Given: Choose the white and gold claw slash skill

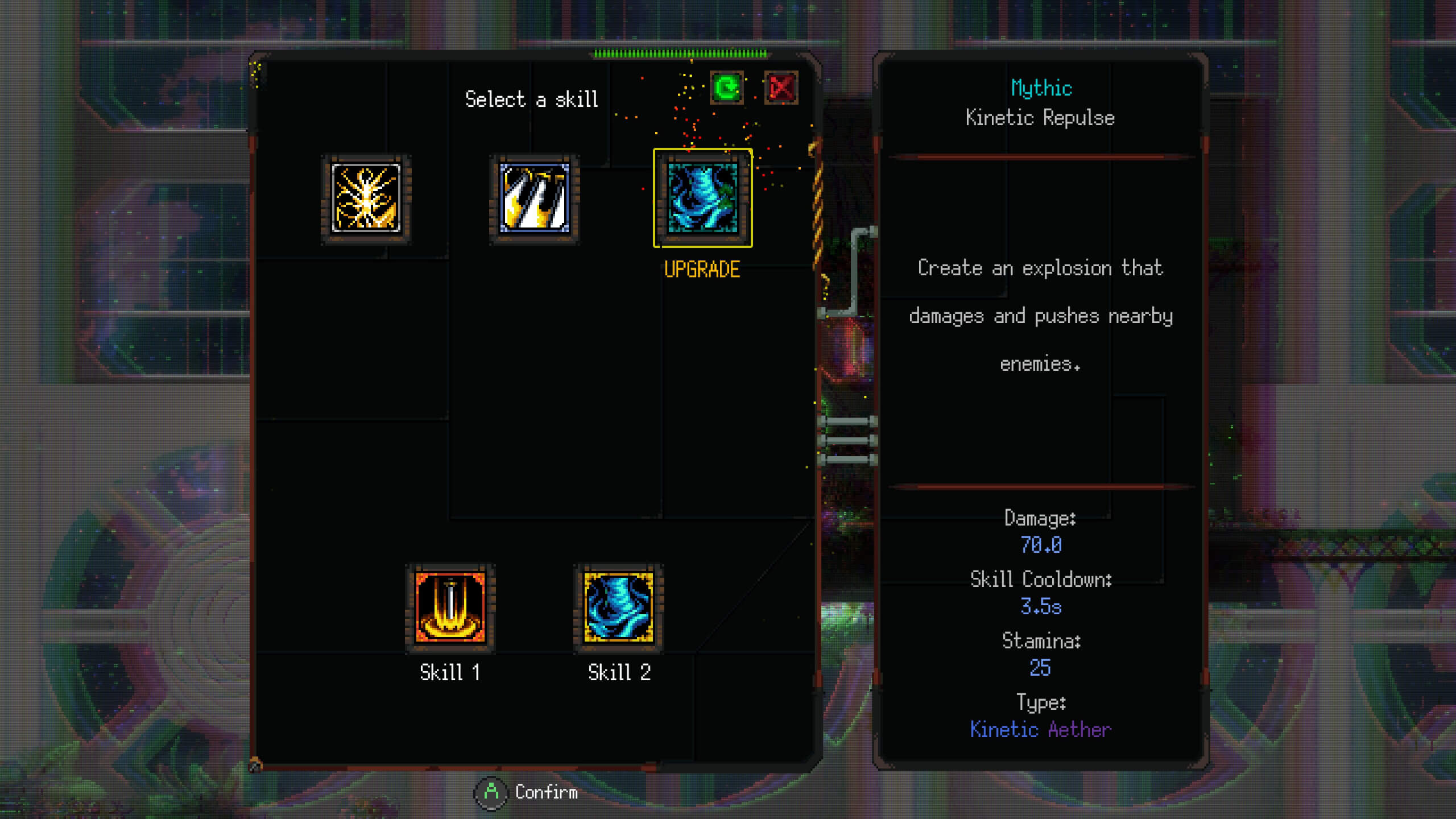Looking at the screenshot, I should pos(534,198).
